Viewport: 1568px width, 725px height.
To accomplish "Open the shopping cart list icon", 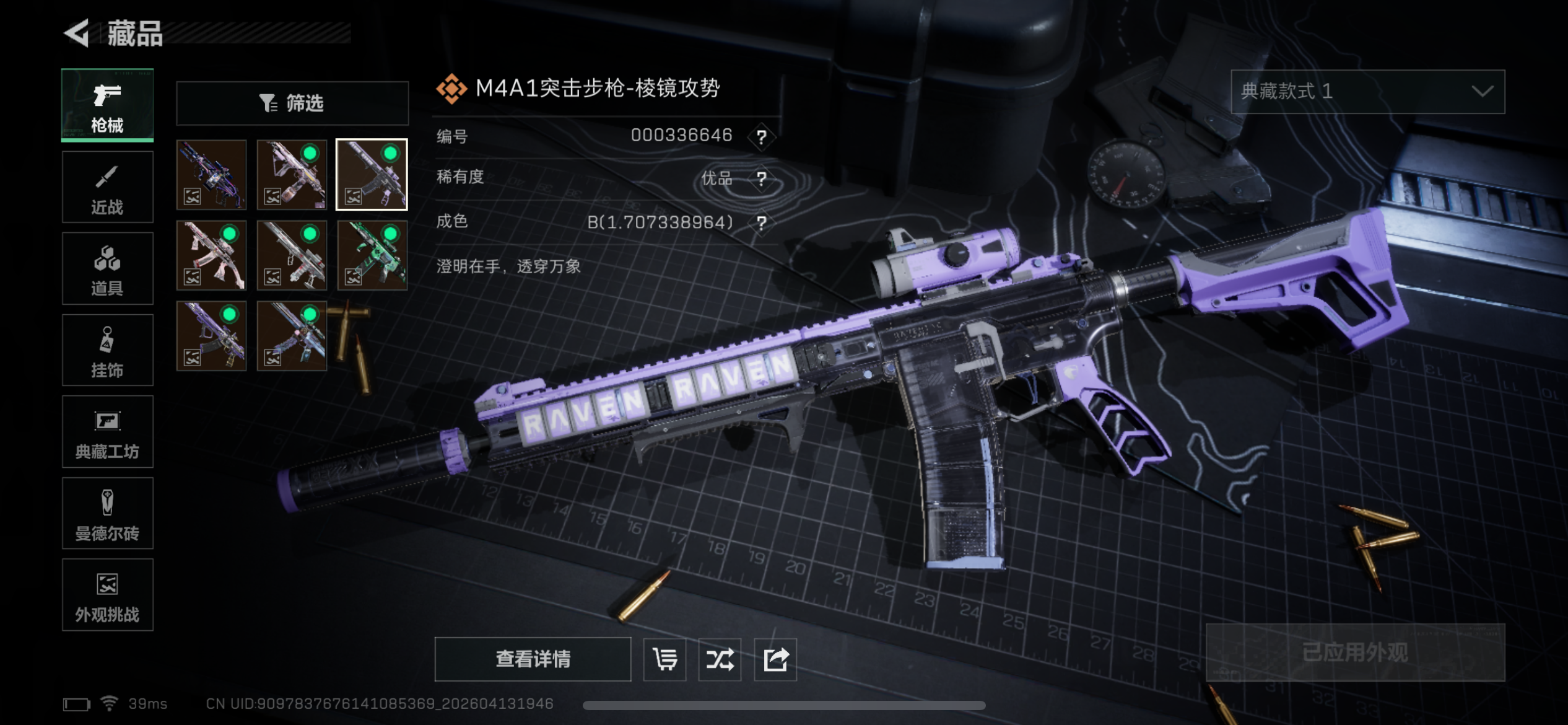I will tap(664, 659).
